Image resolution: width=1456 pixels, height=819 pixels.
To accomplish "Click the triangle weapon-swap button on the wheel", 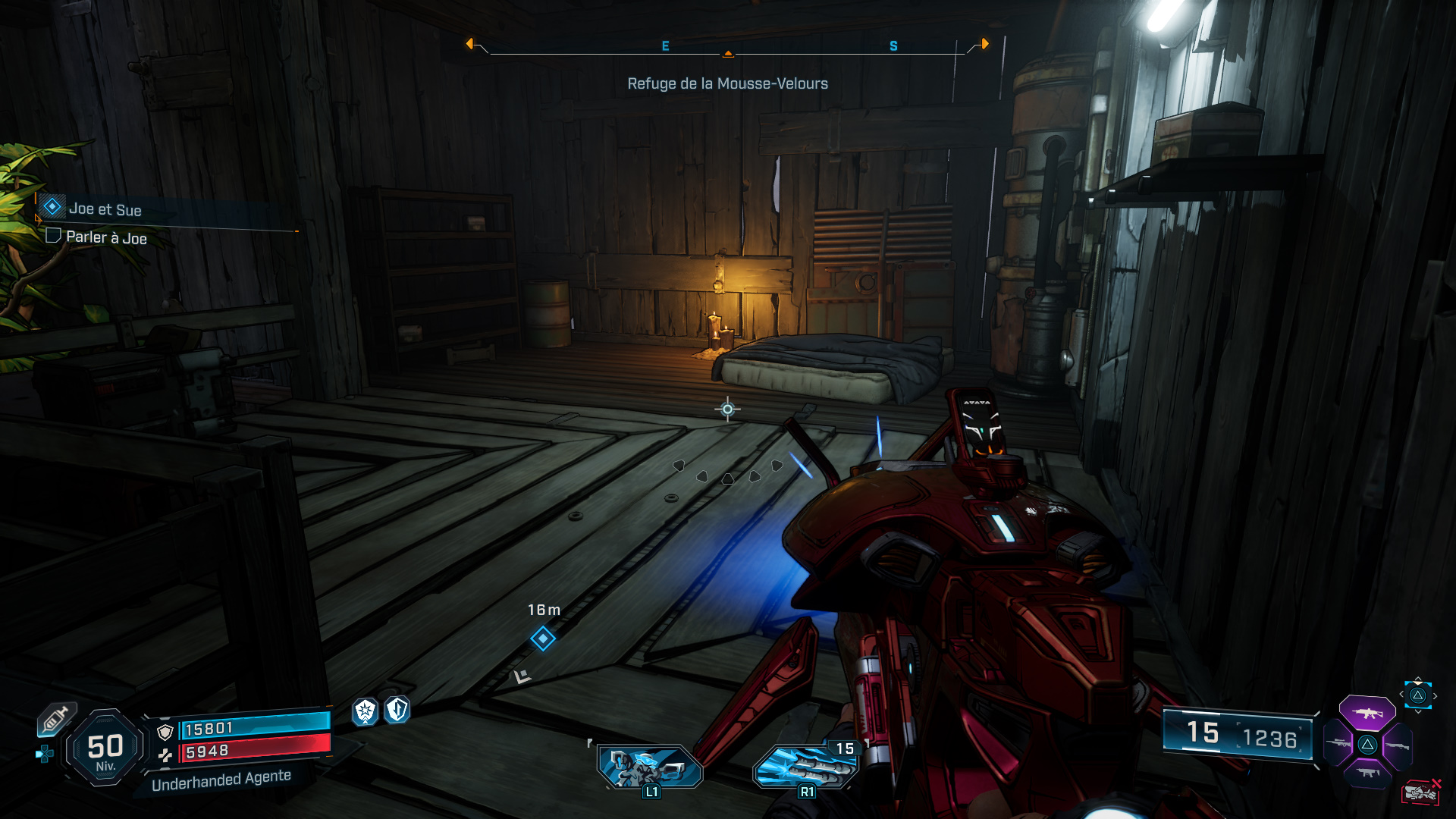I will click(x=1367, y=745).
